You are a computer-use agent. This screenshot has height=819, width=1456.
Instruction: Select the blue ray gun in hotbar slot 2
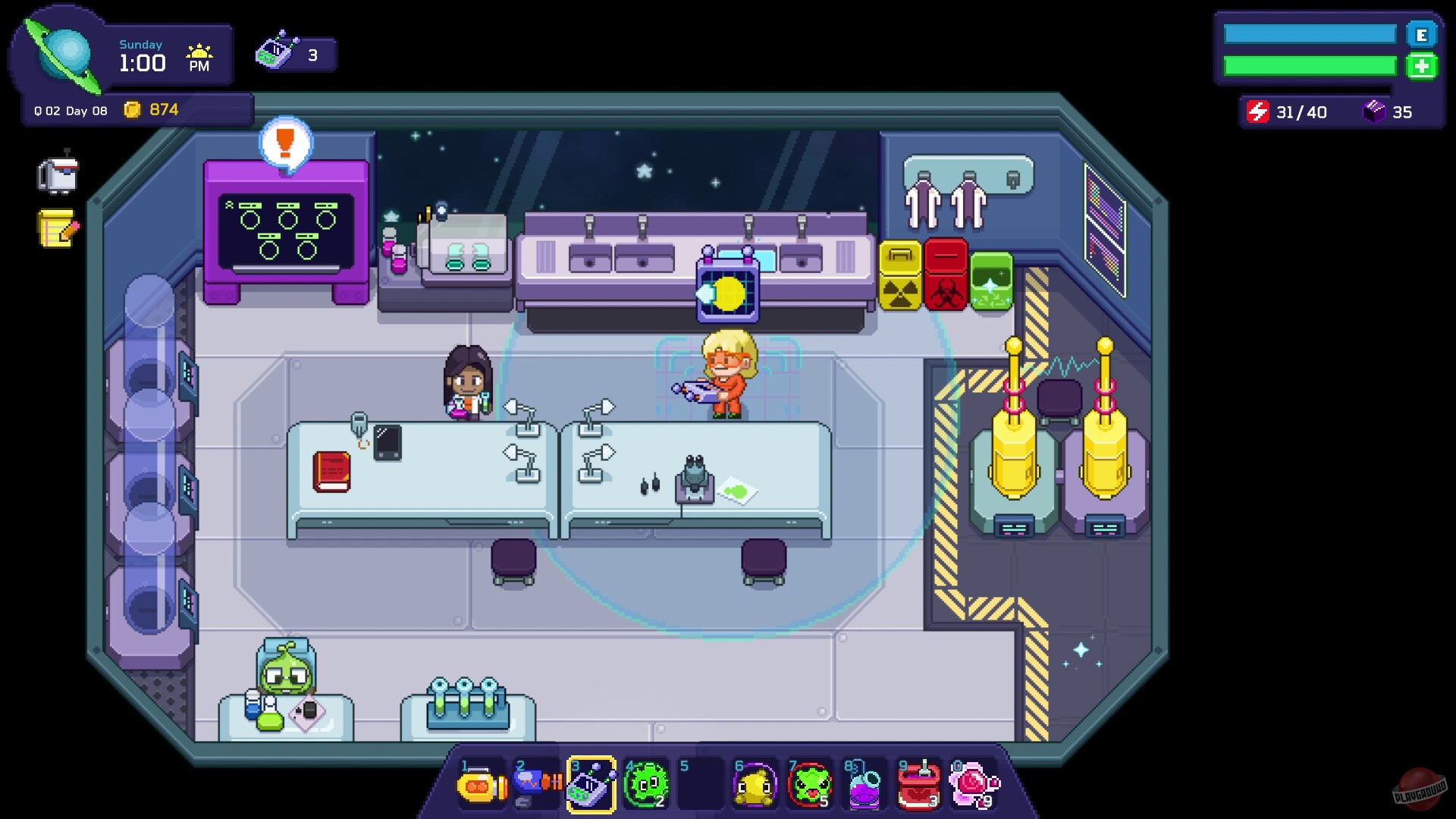(537, 786)
